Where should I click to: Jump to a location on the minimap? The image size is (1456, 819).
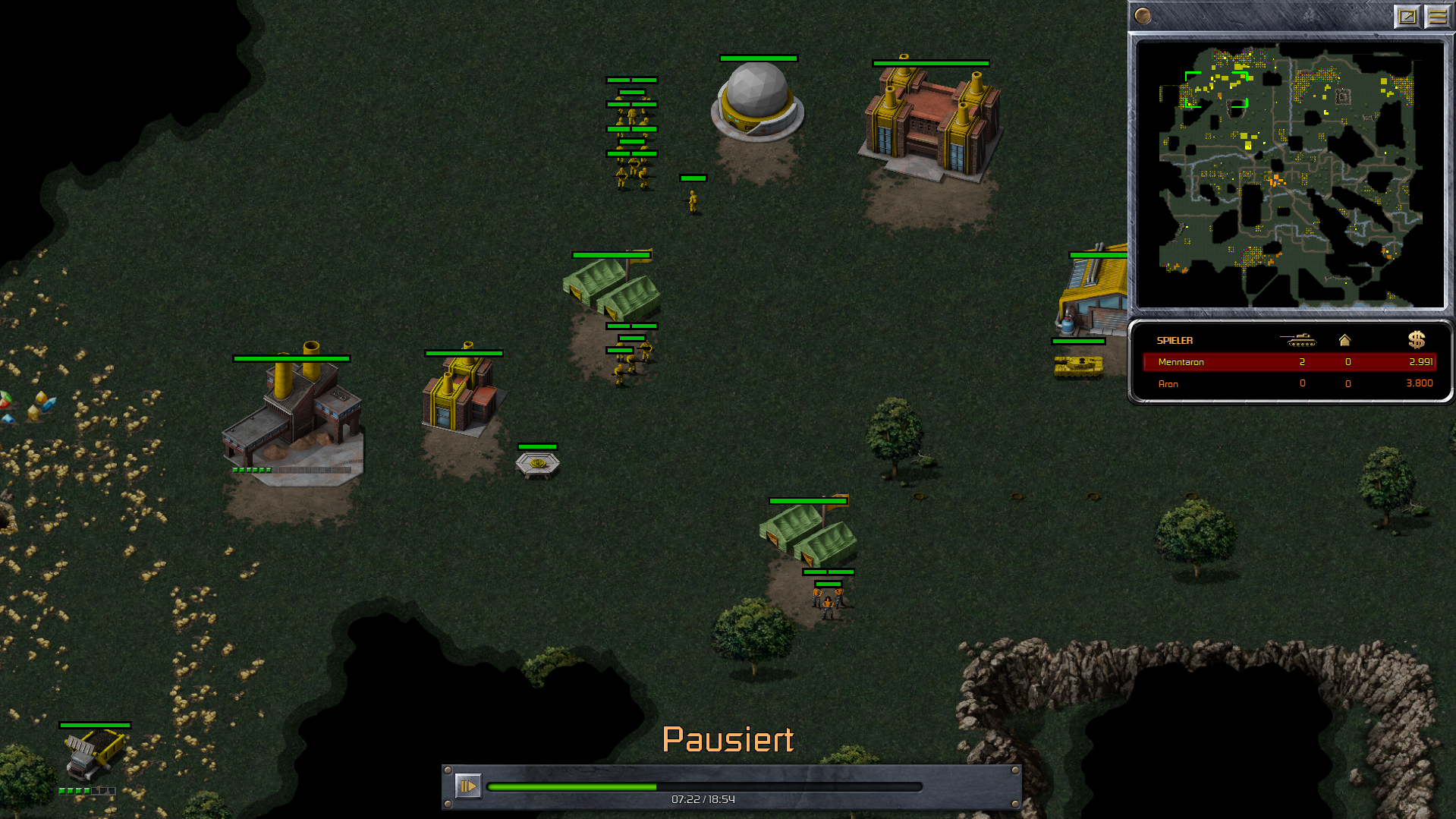click(x=1290, y=175)
